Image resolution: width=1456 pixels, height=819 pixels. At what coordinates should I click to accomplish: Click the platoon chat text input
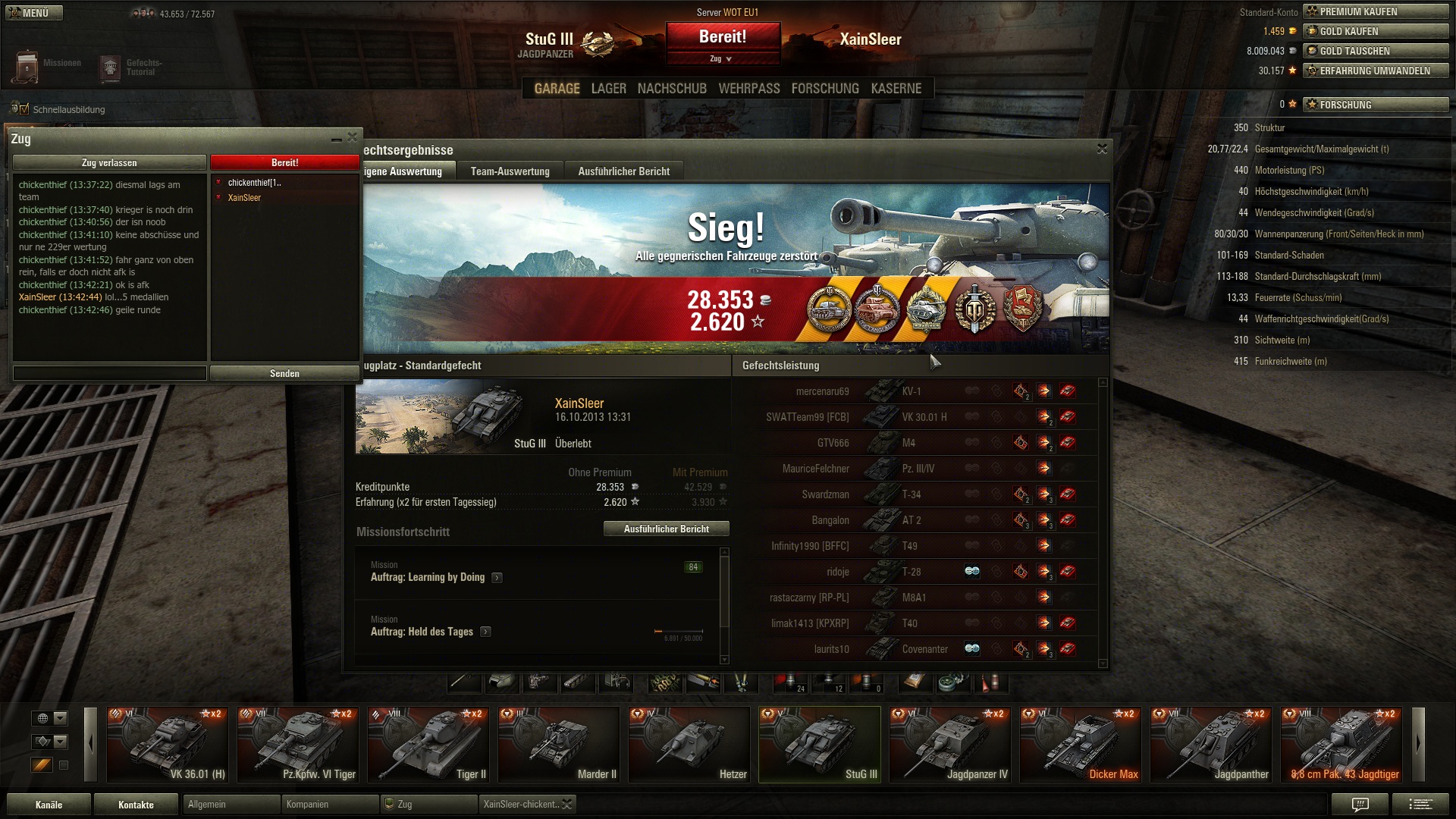[109, 373]
